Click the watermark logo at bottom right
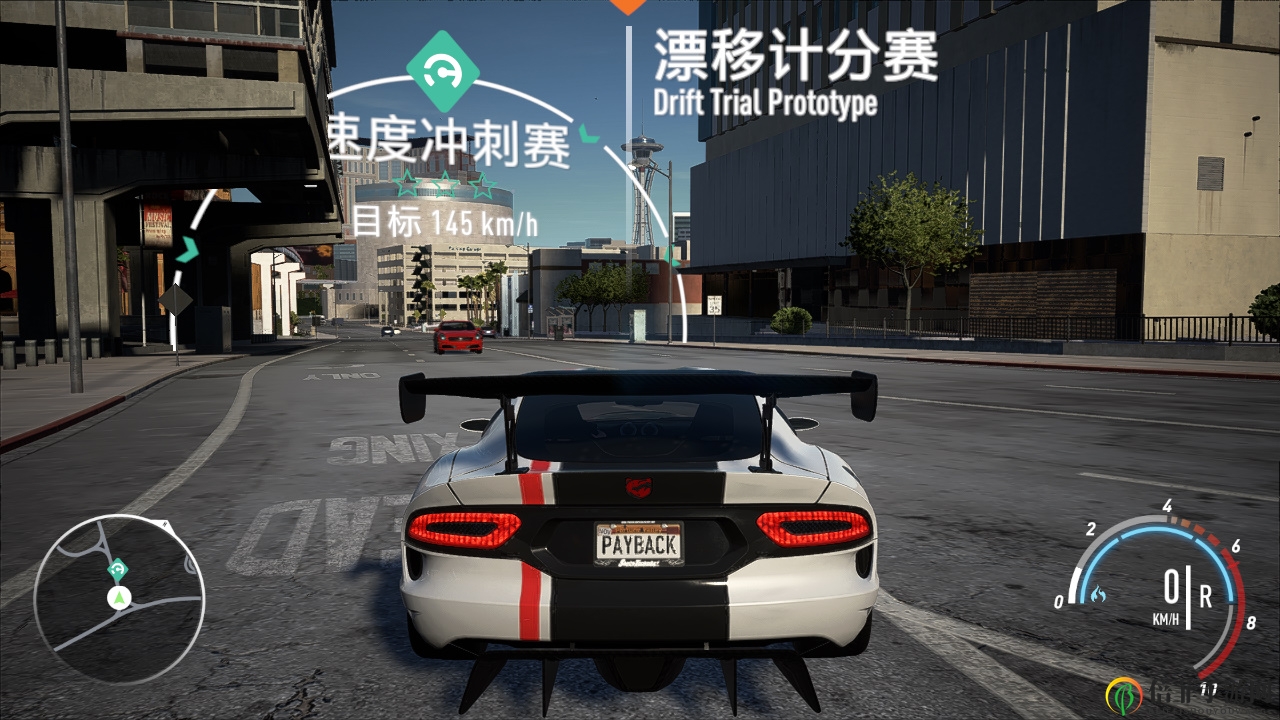The width and height of the screenshot is (1280, 720). tap(1124, 695)
